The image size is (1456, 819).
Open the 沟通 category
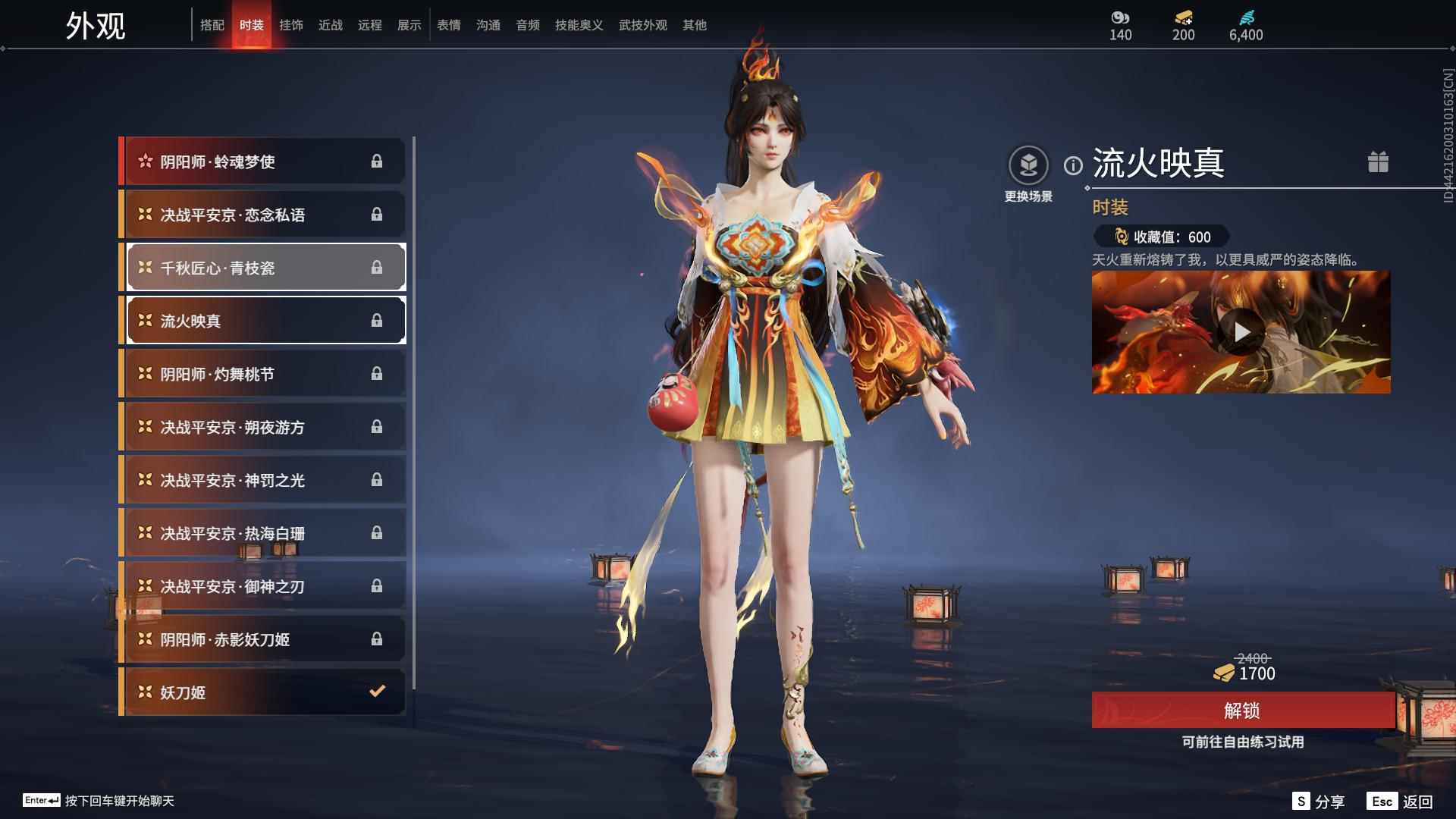point(488,24)
